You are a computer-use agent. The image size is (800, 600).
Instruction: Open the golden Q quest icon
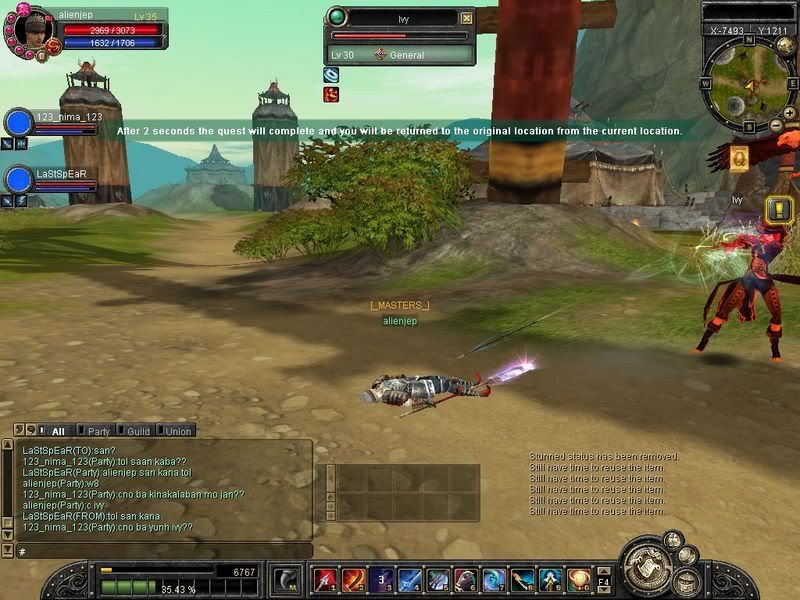[739, 158]
